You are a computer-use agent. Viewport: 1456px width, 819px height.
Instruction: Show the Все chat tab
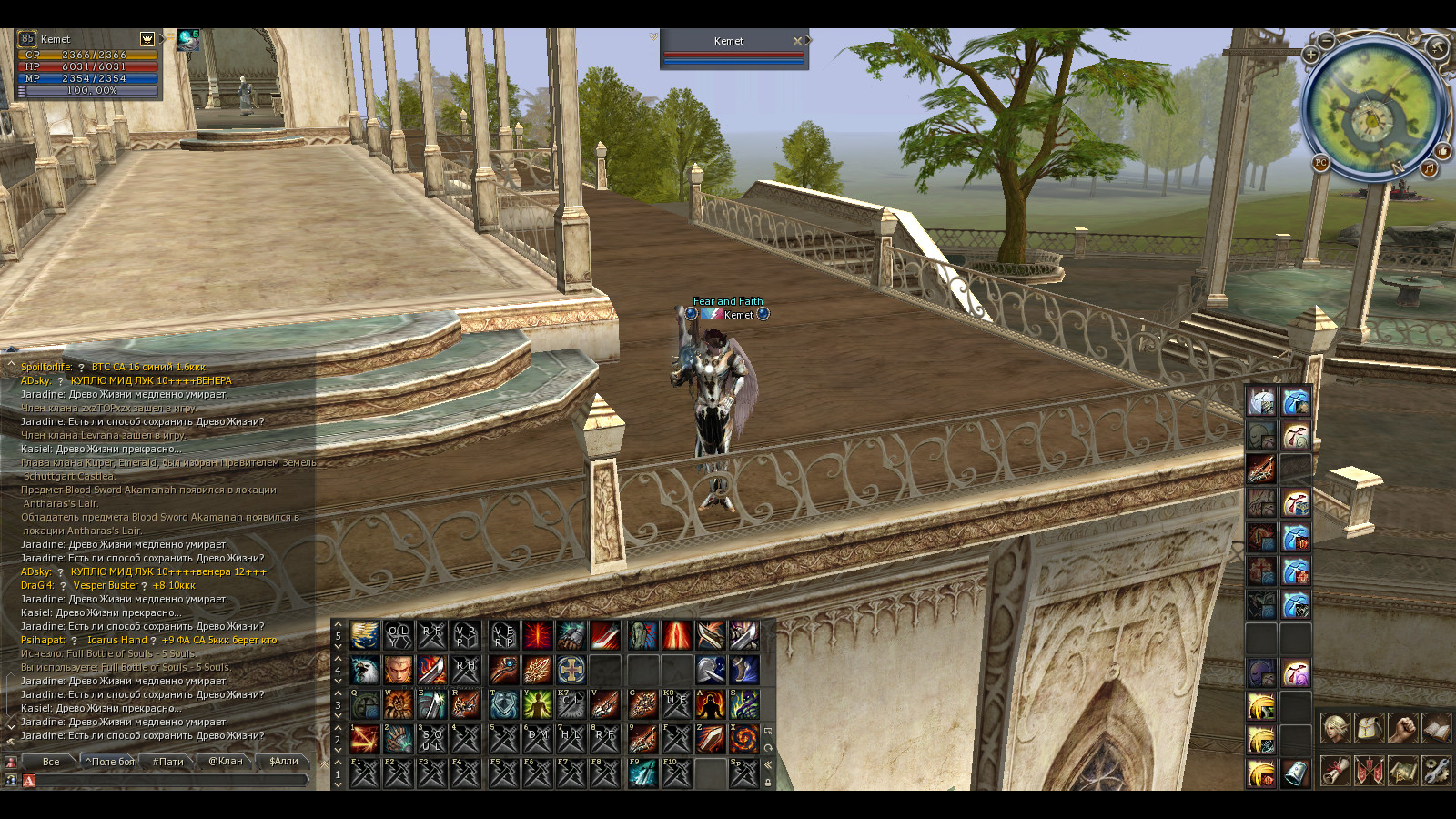pos(51,762)
